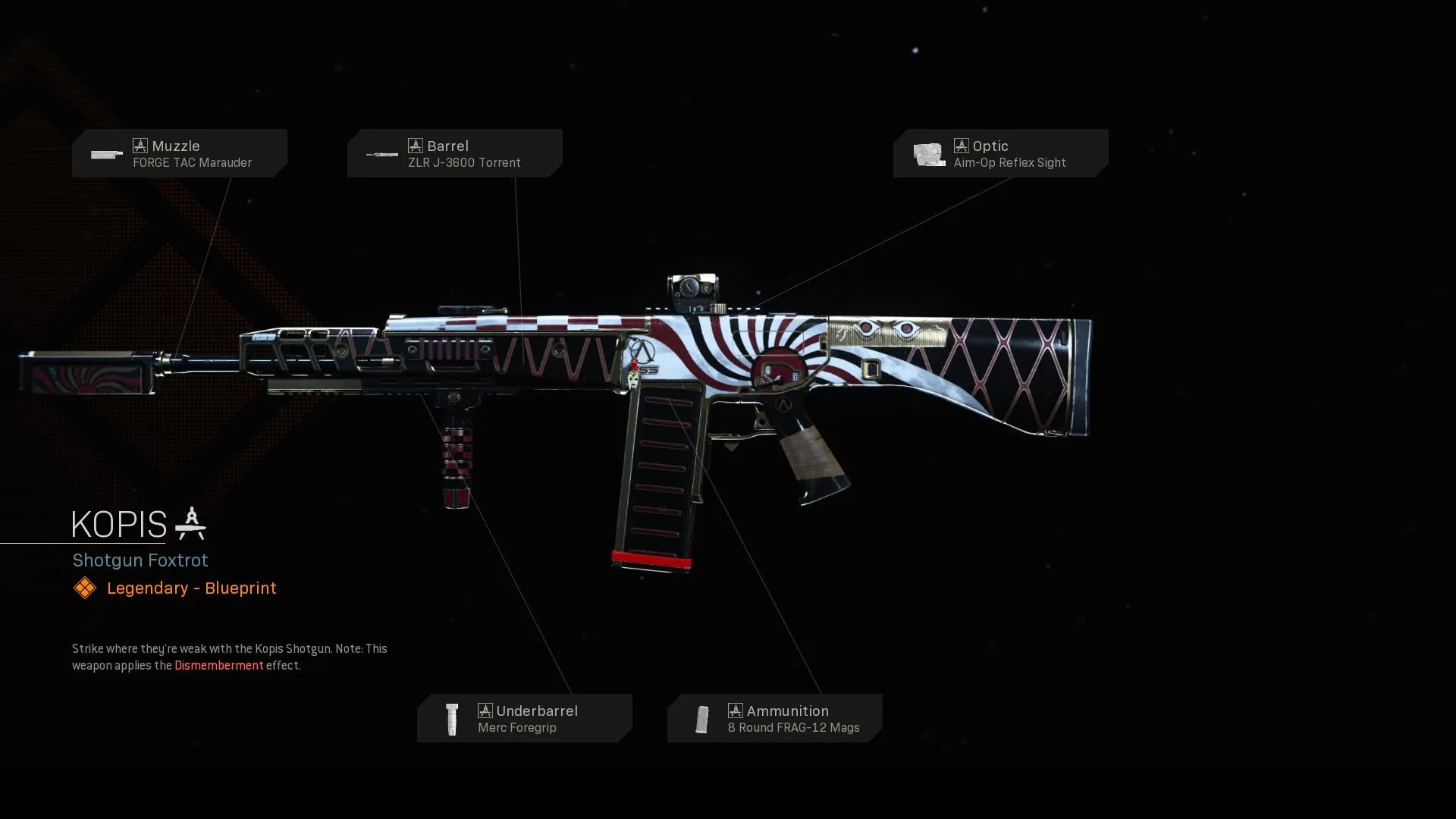Select the Muzzle FORGE TAC Marauder attachment
The image size is (1456, 819).
[180, 153]
